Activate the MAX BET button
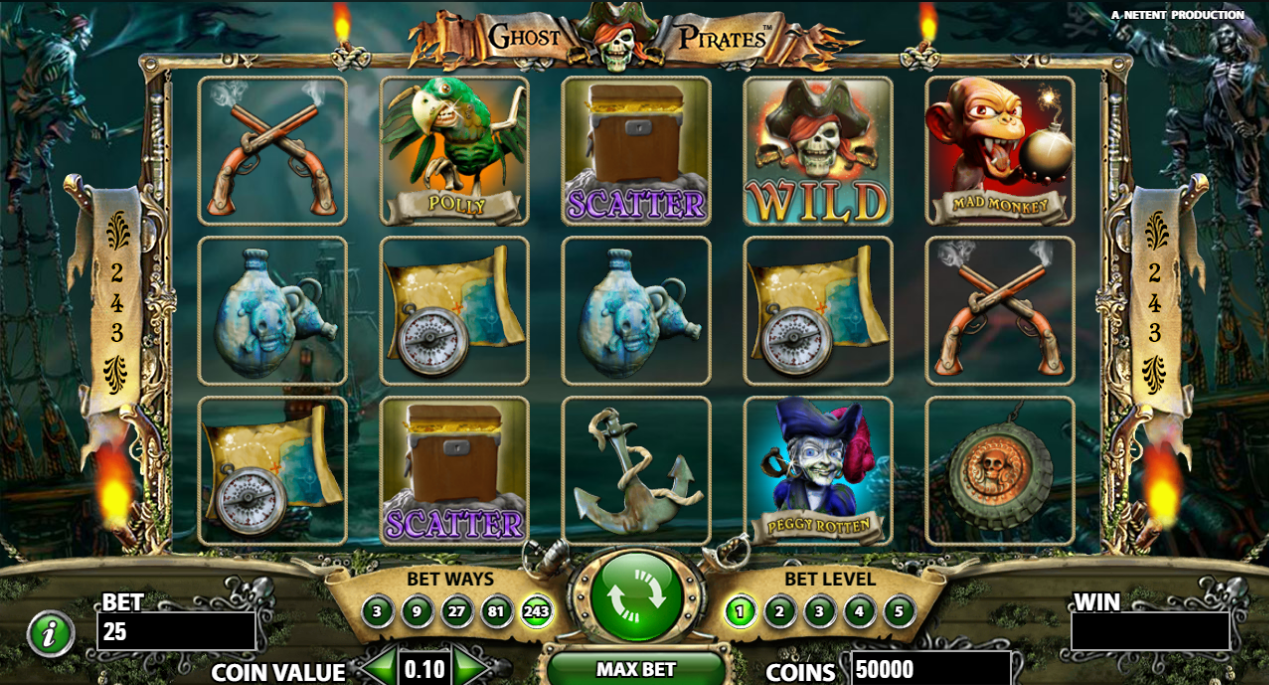 [x=636, y=669]
